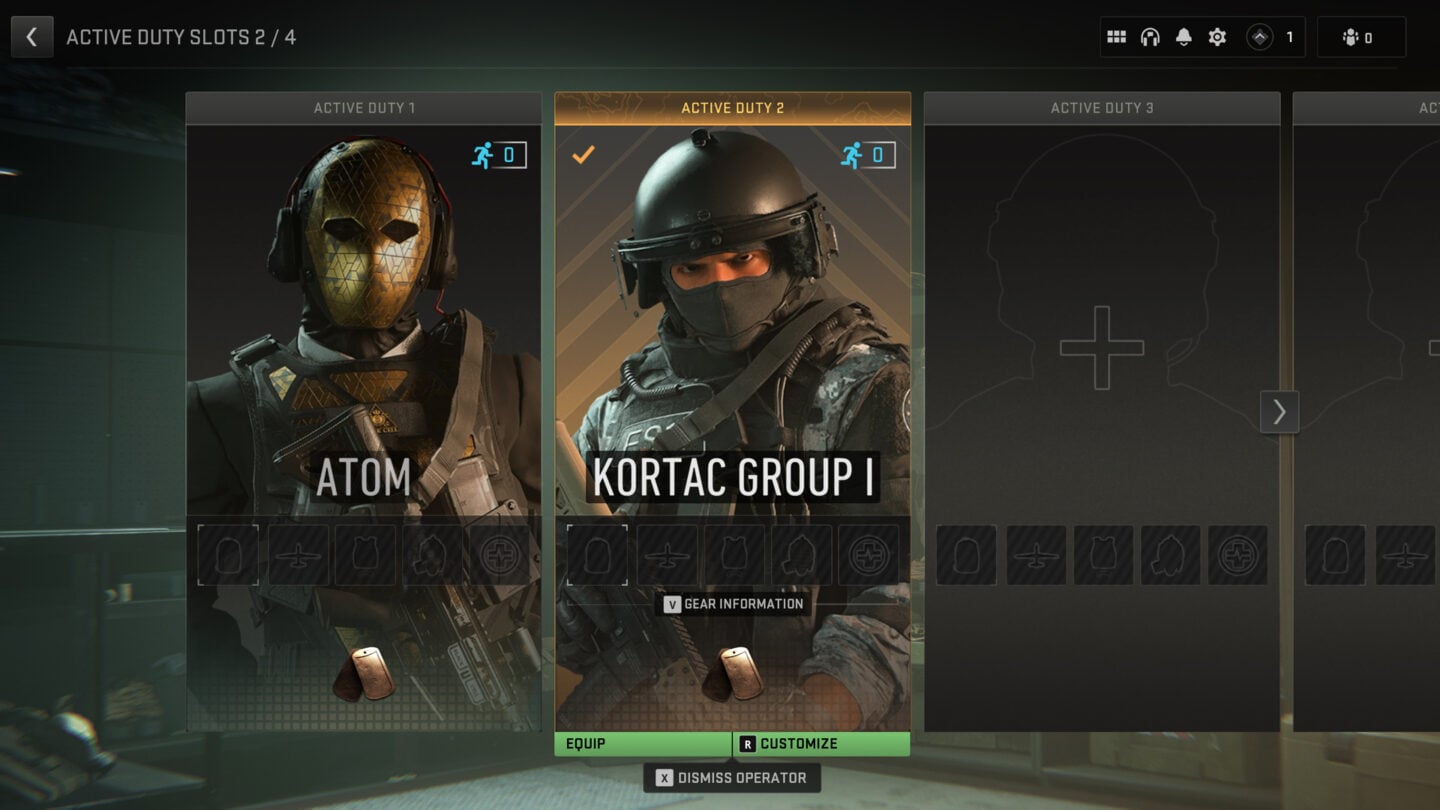The width and height of the screenshot is (1440, 810).
Task: Click the helmet gear slot in Active Duty 3
Action: coord(965,554)
